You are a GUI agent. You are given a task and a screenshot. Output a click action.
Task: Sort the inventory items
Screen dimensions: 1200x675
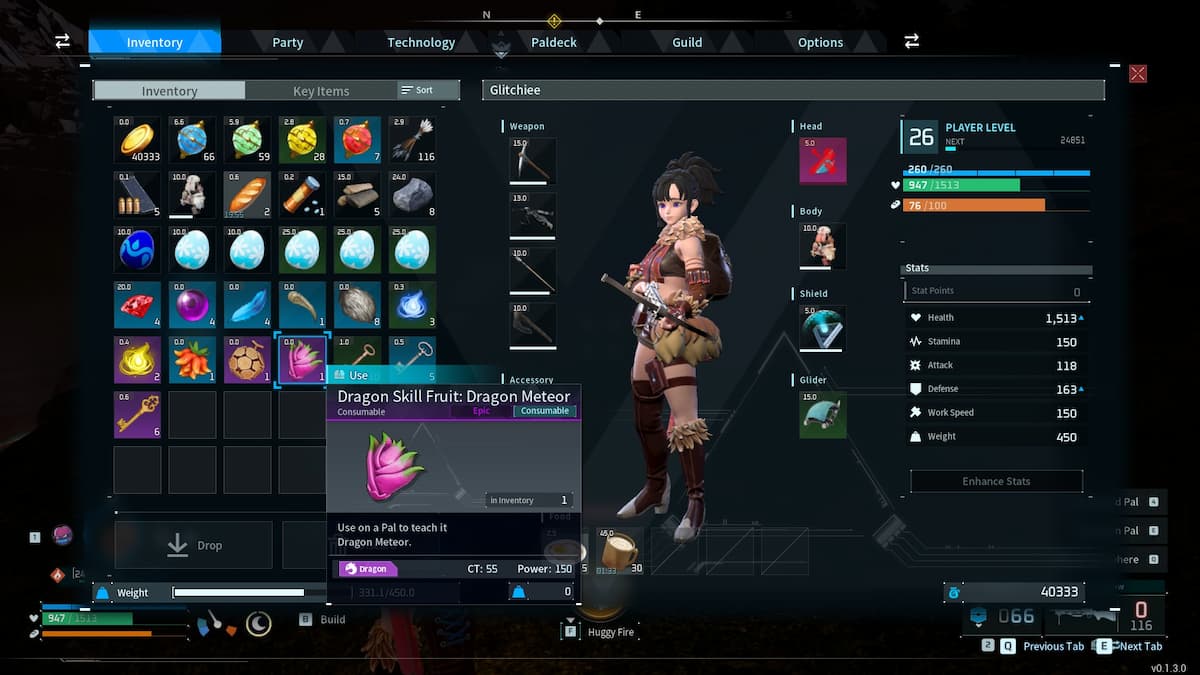coord(418,90)
